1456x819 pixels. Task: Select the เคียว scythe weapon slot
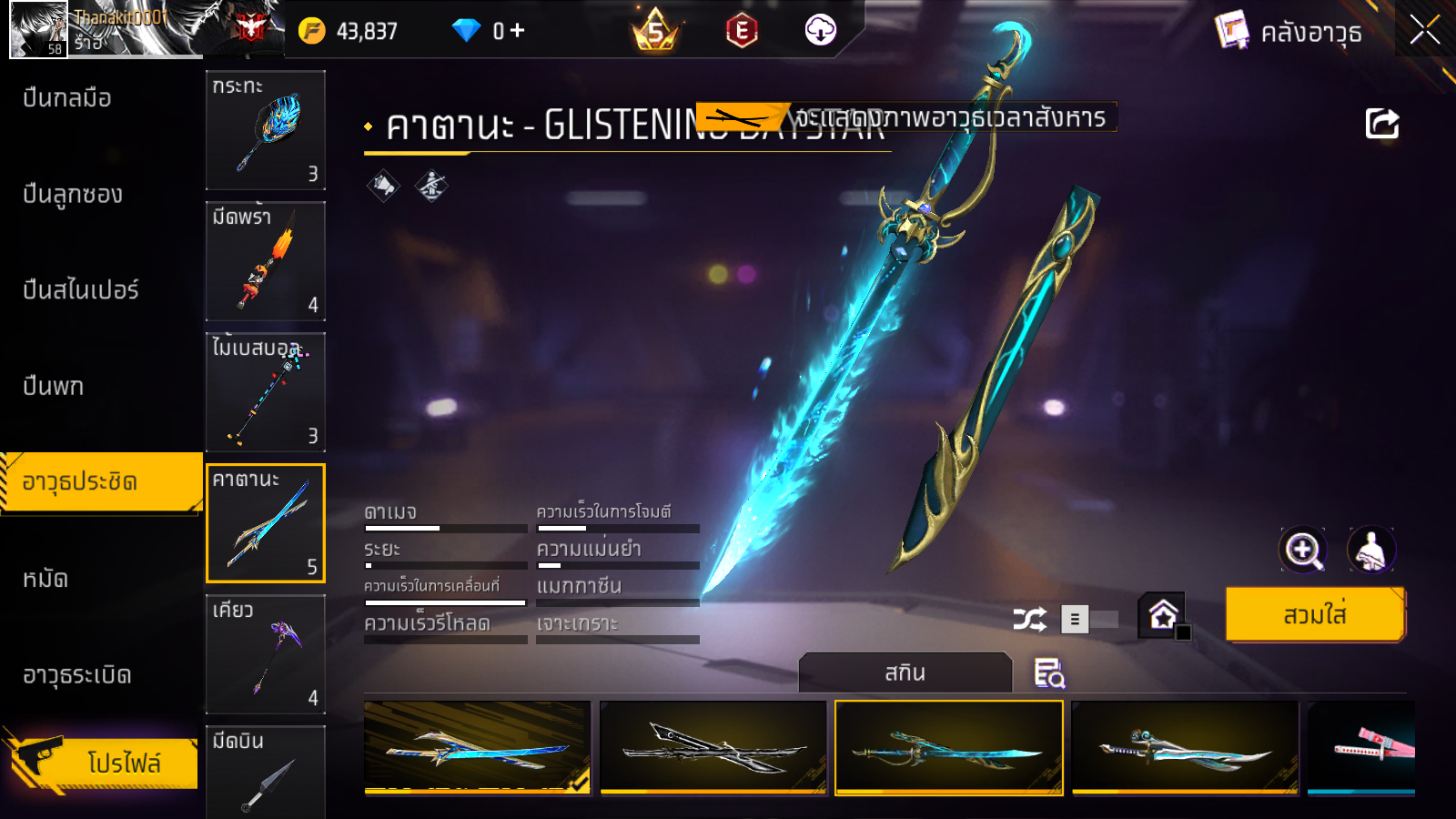[266, 654]
